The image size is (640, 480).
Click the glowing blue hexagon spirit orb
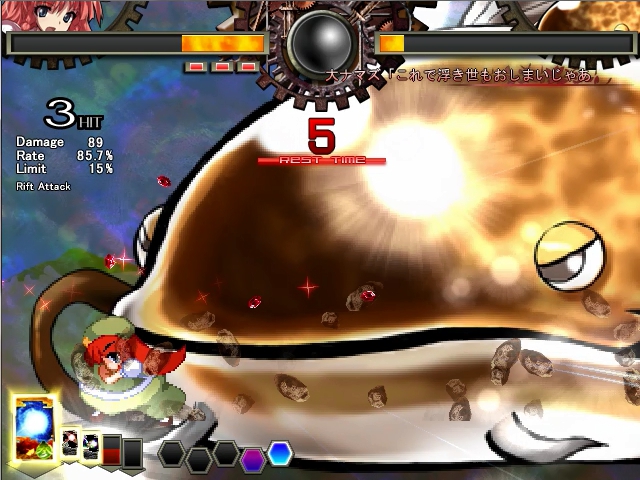tap(279, 453)
